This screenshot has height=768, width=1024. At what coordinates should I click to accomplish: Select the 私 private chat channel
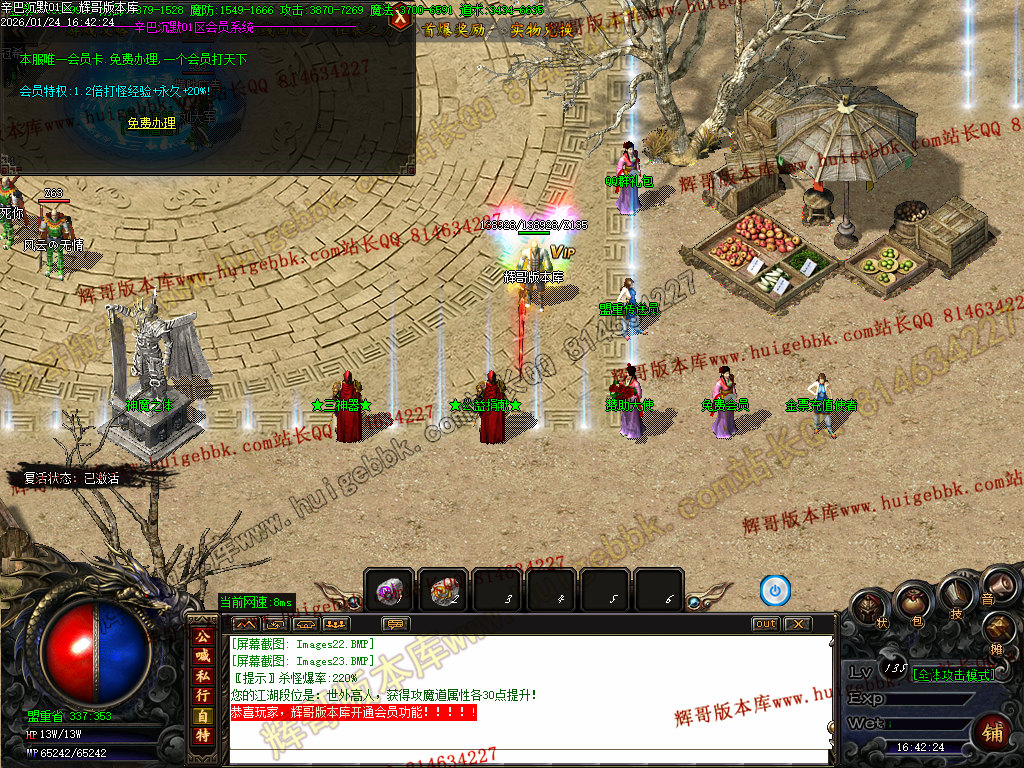pyautogui.click(x=202, y=676)
